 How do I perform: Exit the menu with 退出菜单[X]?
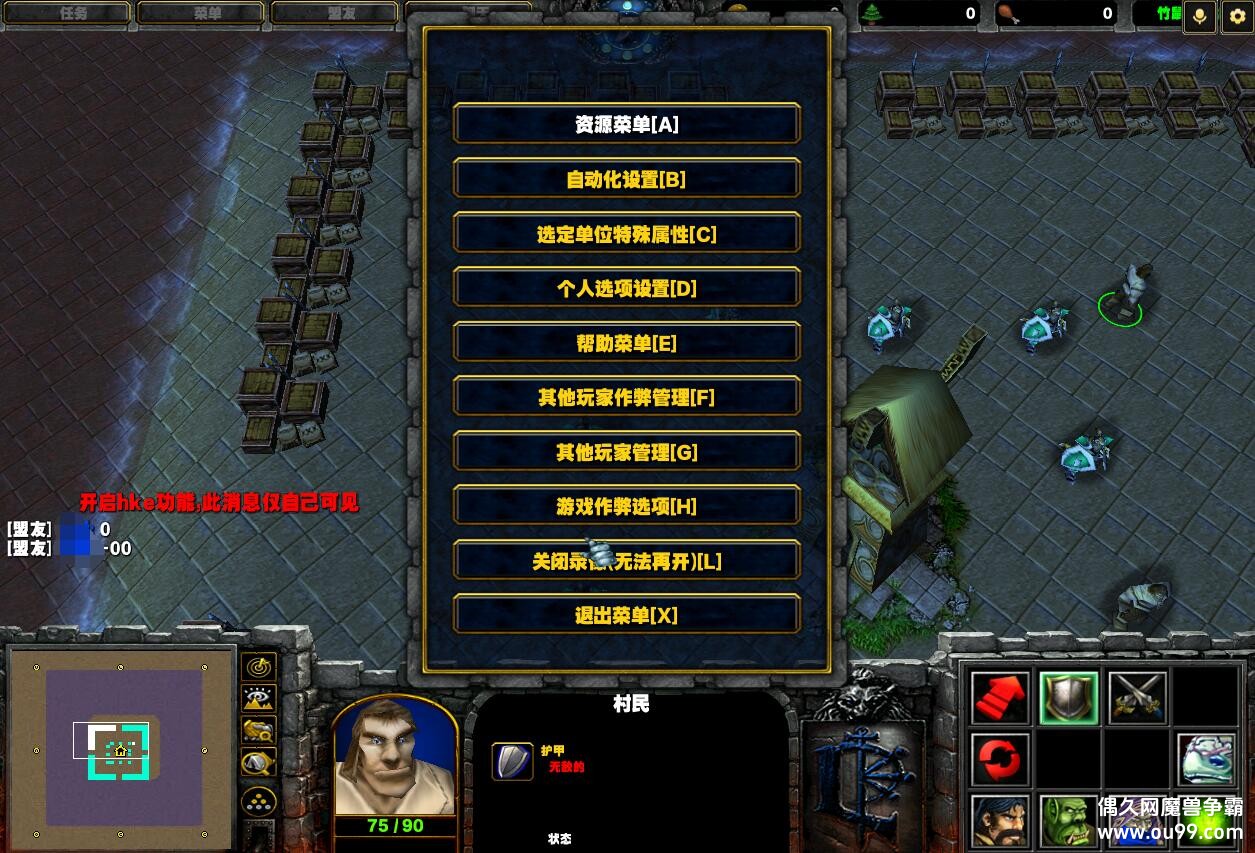click(627, 616)
